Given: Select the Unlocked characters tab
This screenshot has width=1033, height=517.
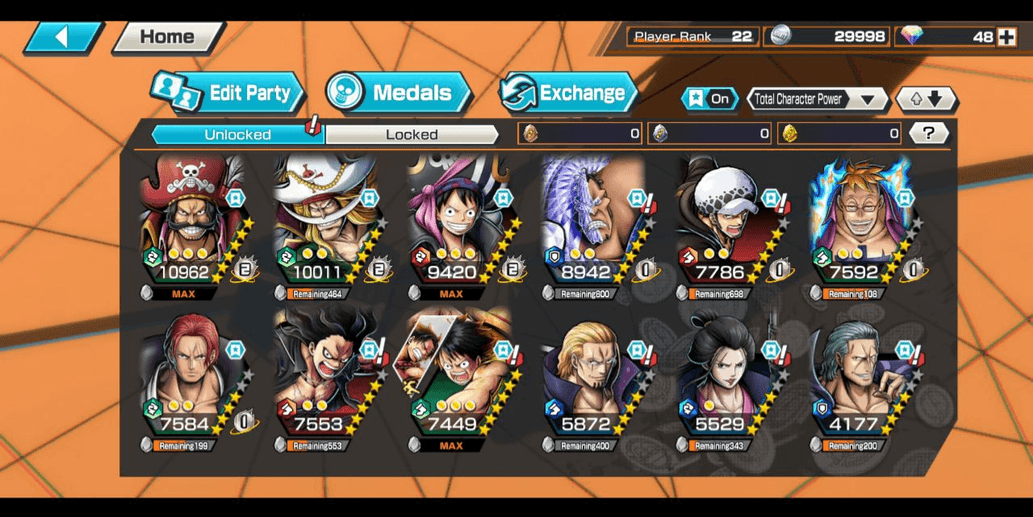Looking at the screenshot, I should [237, 134].
